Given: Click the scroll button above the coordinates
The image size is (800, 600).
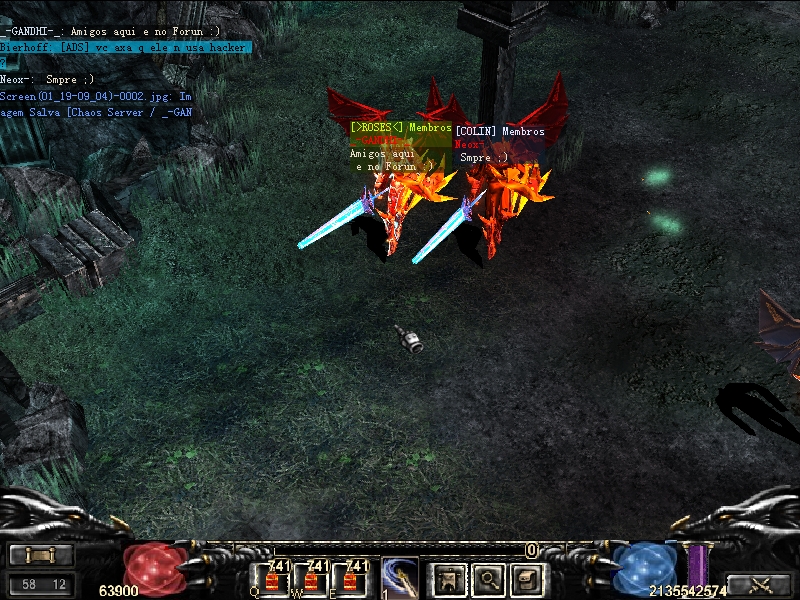Looking at the screenshot, I should click(x=41, y=556).
